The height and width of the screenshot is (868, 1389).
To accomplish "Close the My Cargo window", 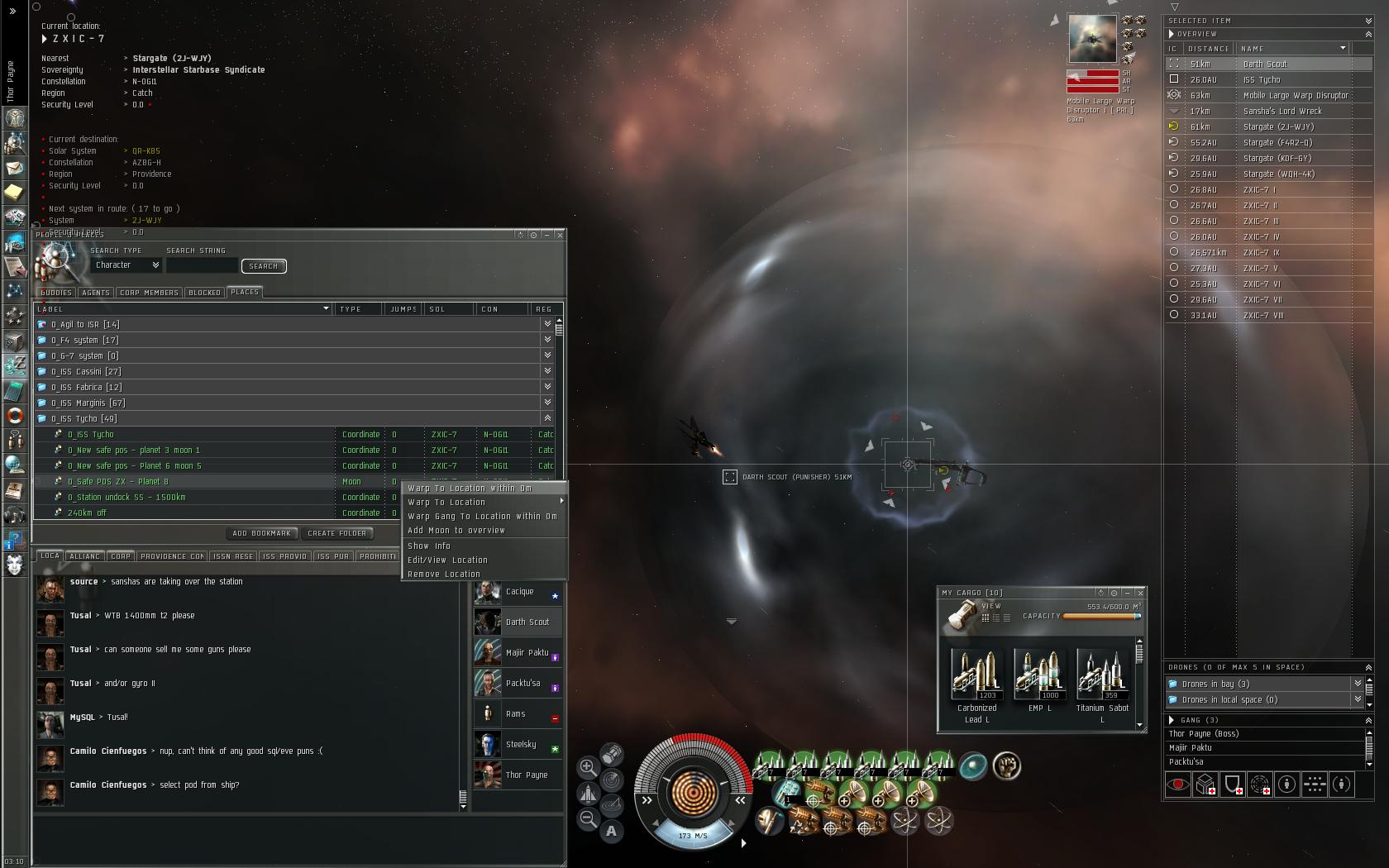I will [x=1140, y=593].
